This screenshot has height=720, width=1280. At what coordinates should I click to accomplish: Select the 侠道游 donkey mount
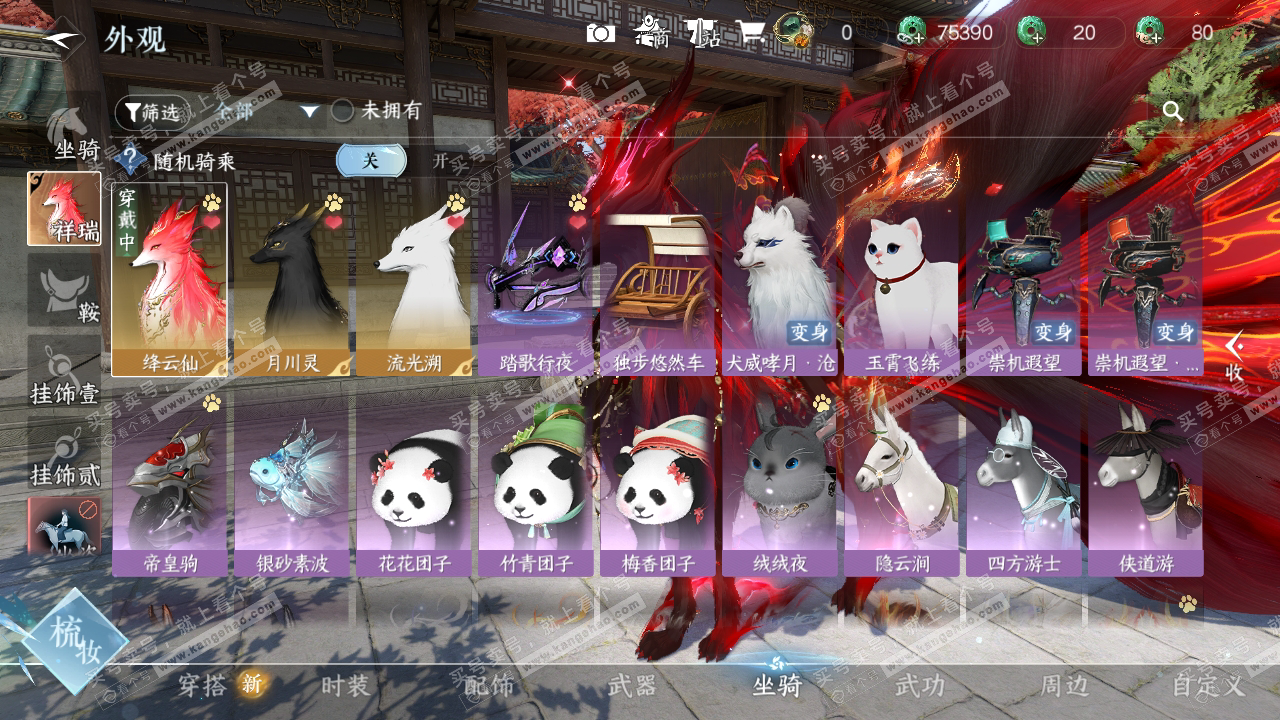pyautogui.click(x=1145, y=484)
